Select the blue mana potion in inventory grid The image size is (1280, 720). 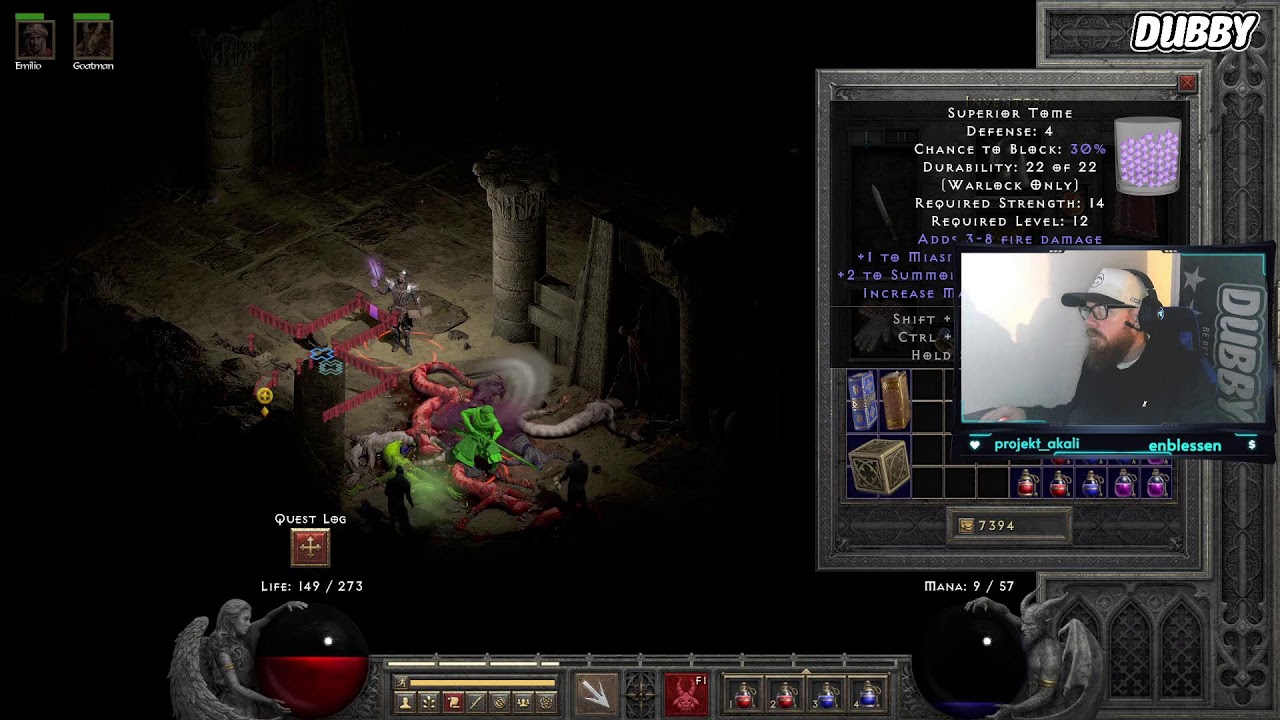pos(1092,485)
